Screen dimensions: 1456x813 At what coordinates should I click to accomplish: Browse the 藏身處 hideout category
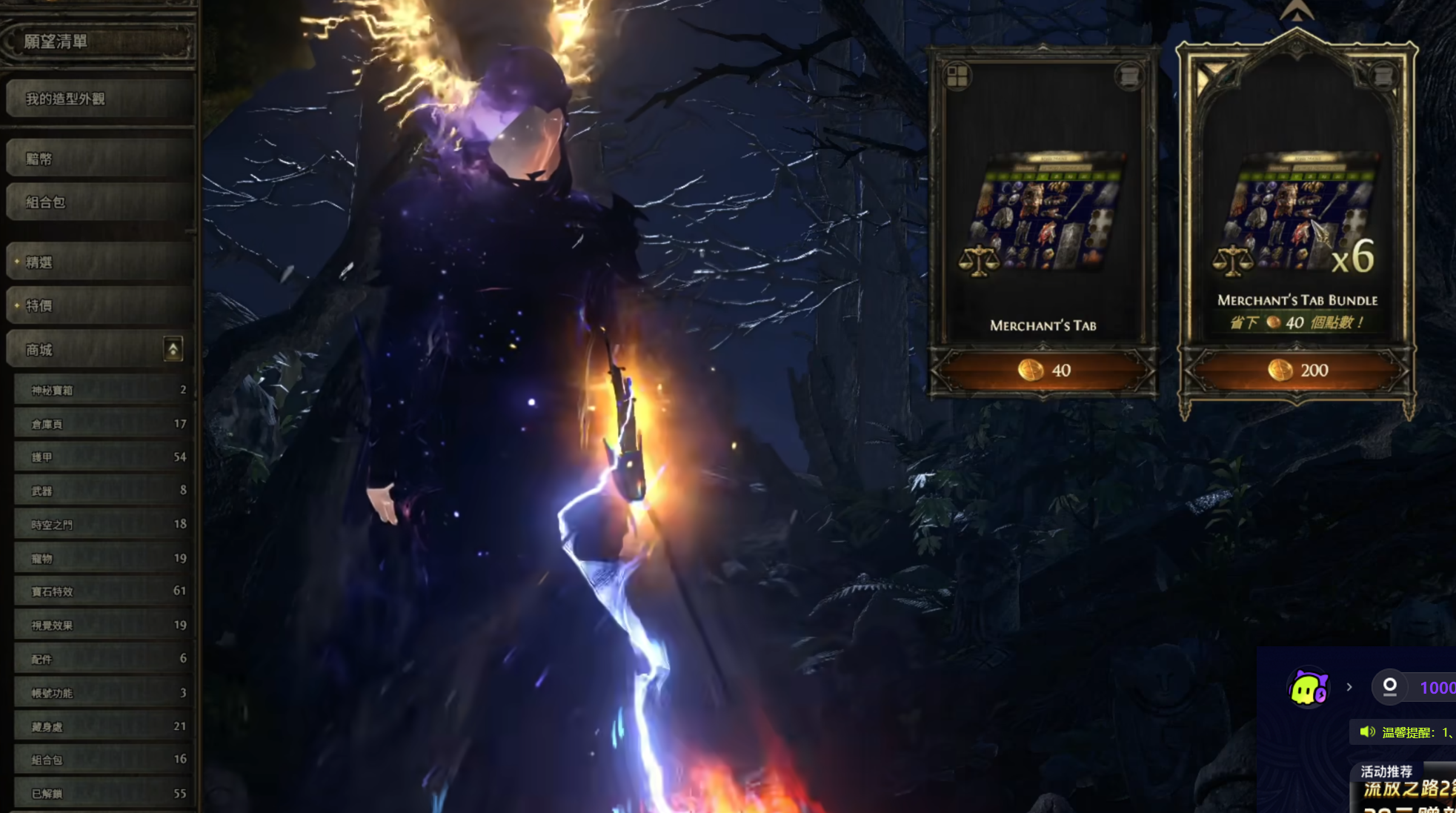coord(102,727)
